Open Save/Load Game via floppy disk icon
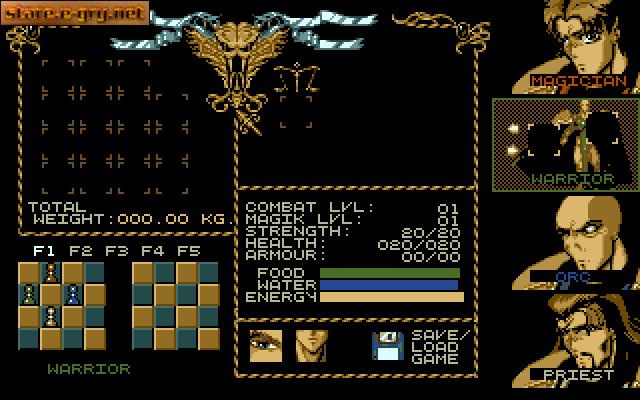The width and height of the screenshot is (640, 400). [x=384, y=345]
